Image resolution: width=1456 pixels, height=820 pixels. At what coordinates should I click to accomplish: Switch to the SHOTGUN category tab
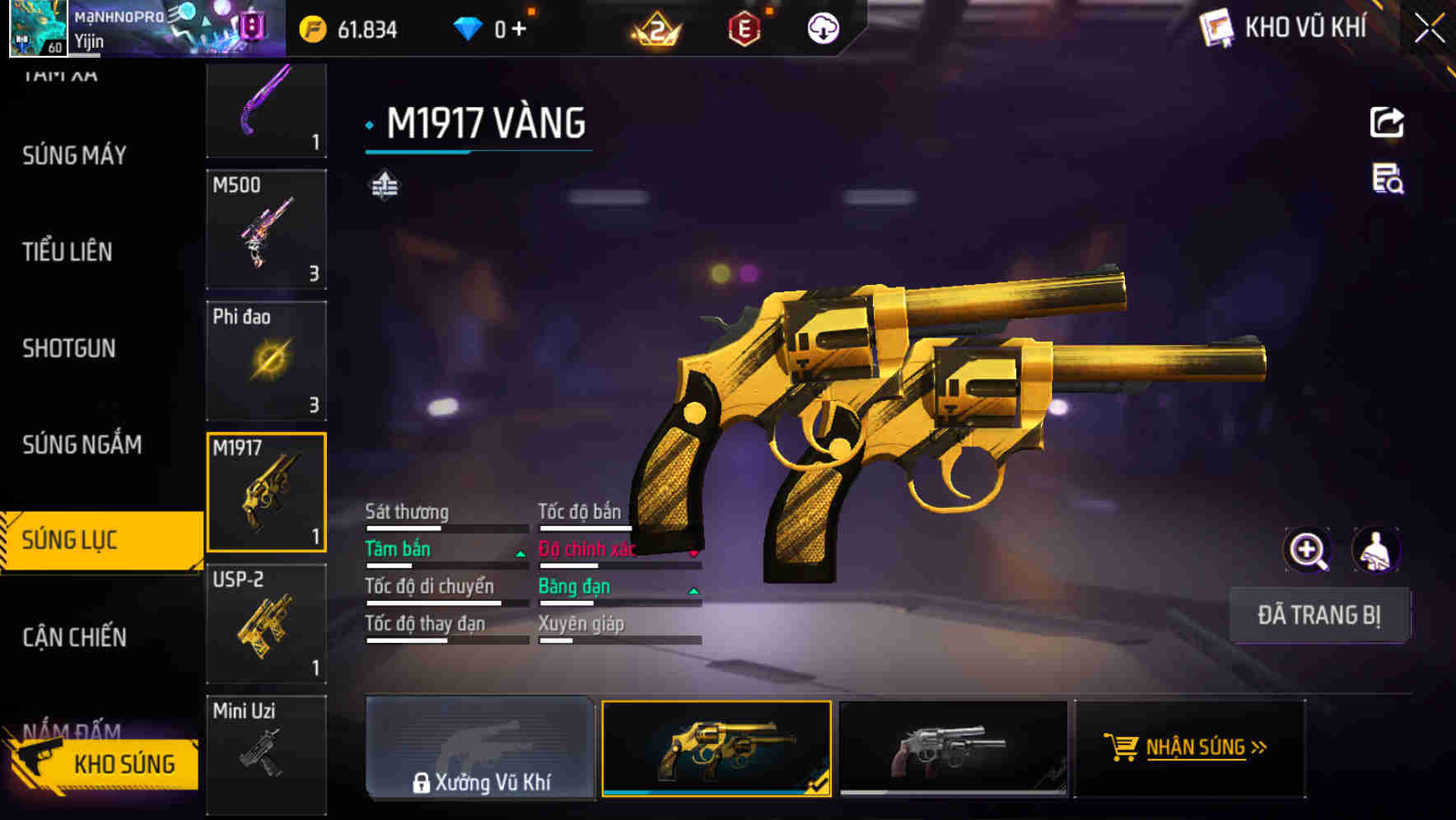[70, 349]
